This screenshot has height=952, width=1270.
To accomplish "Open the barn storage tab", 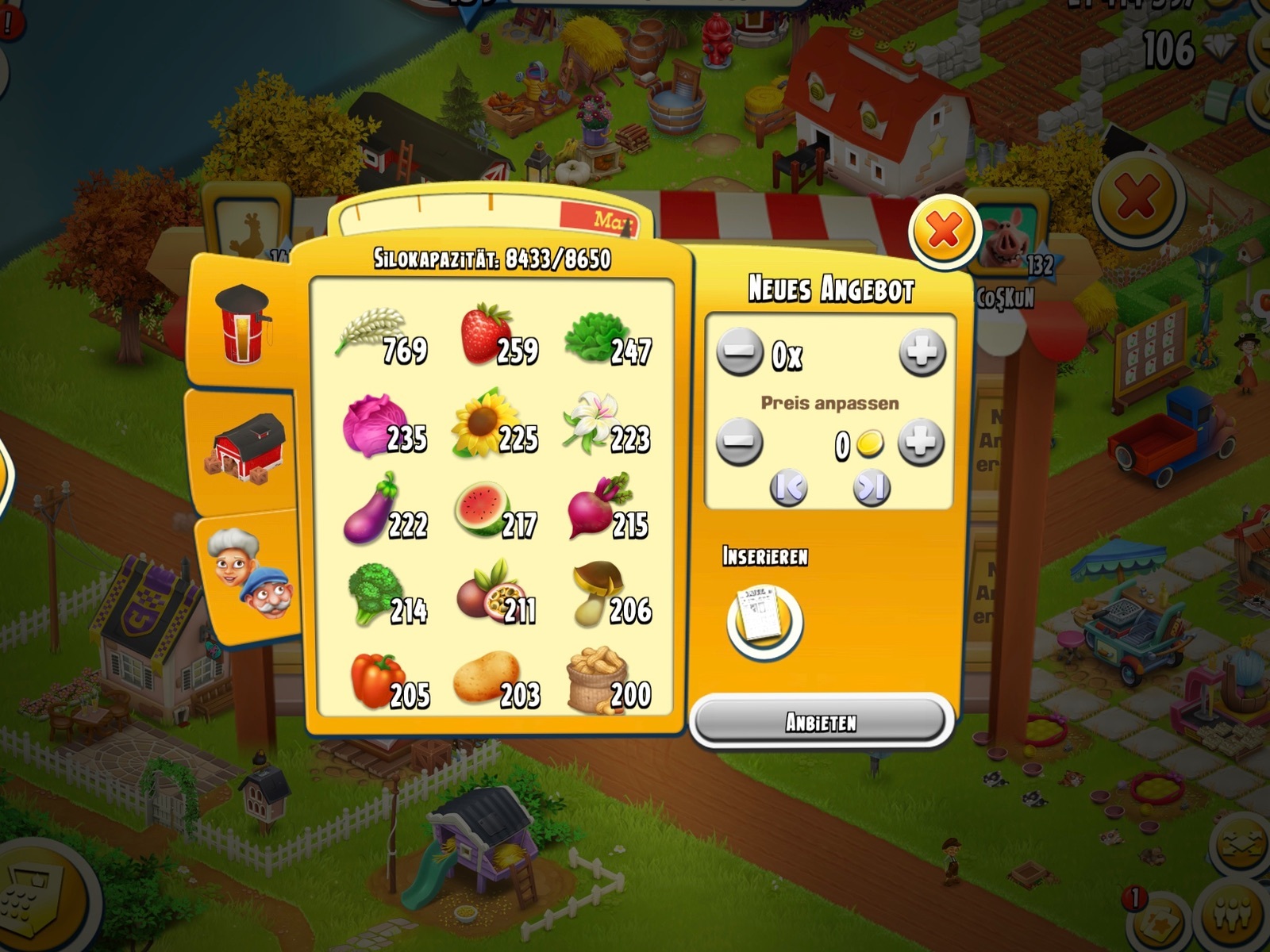I will pyautogui.click(x=248, y=448).
